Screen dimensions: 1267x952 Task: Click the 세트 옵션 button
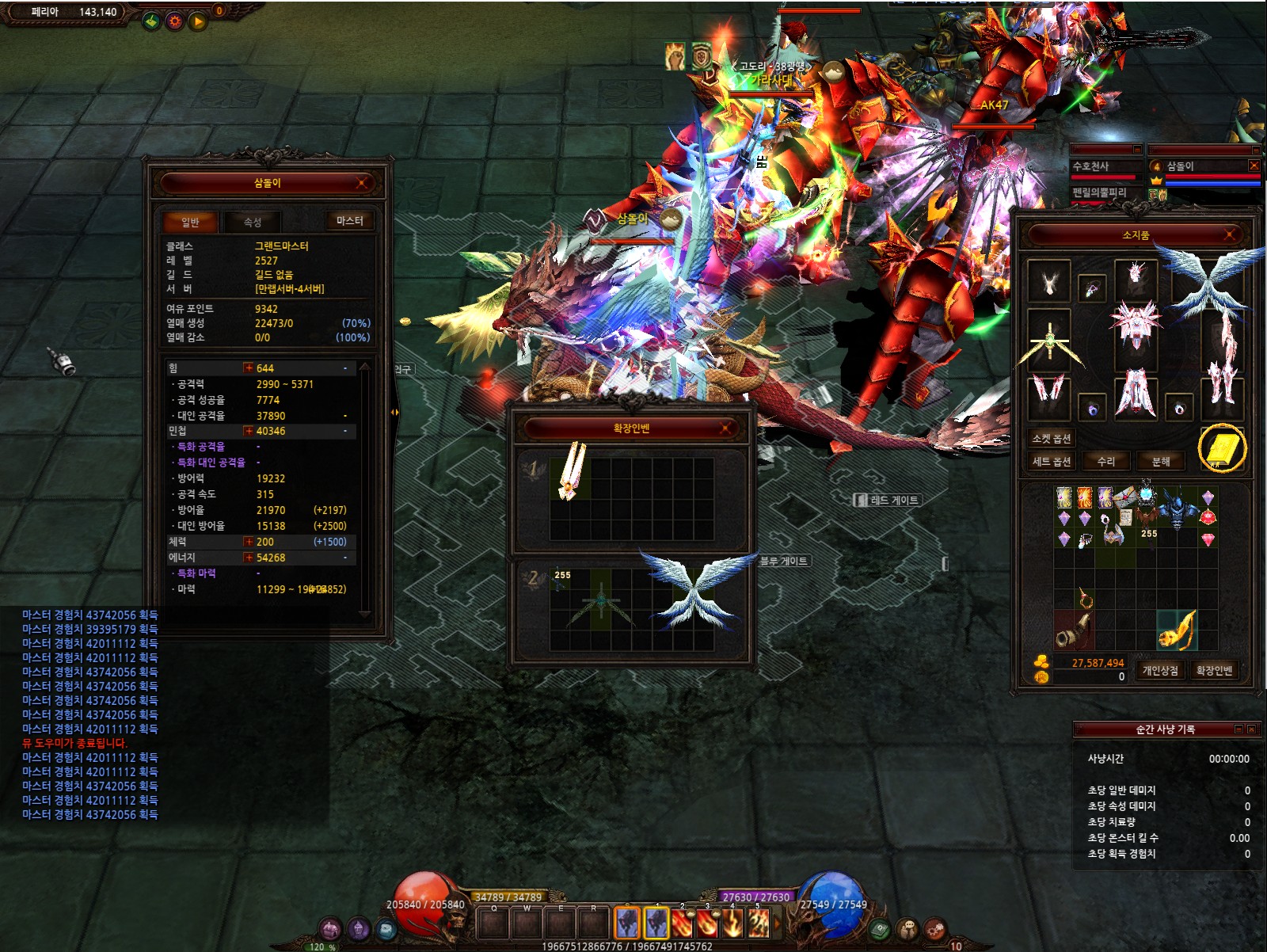[x=1052, y=461]
